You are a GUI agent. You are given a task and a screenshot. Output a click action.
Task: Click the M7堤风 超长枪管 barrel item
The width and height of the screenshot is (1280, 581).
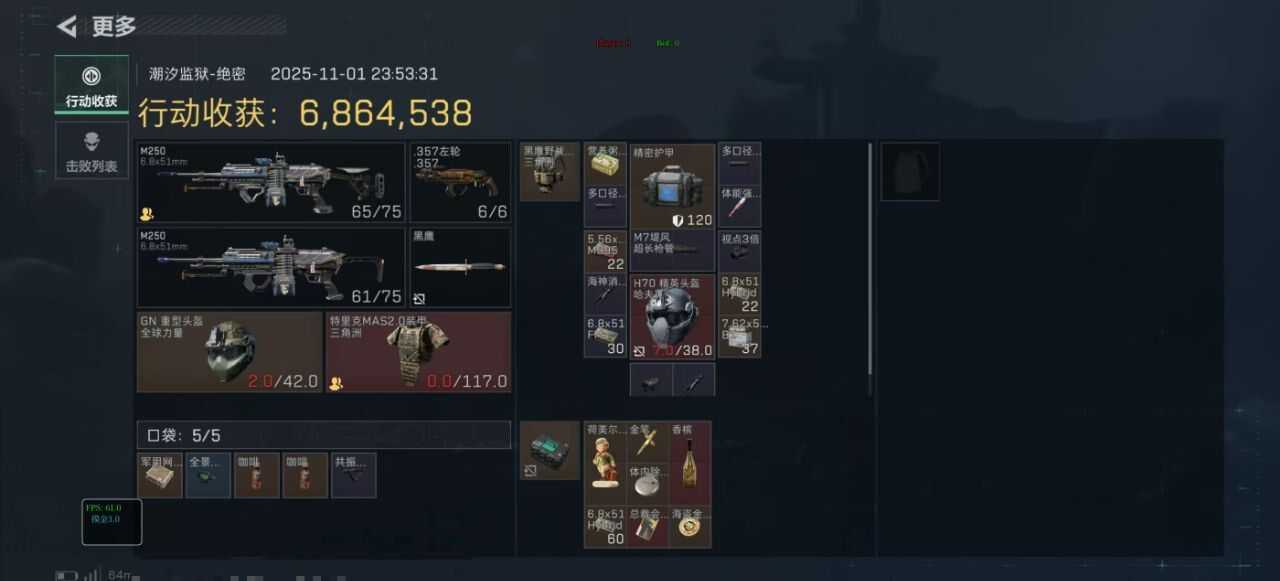(x=672, y=250)
